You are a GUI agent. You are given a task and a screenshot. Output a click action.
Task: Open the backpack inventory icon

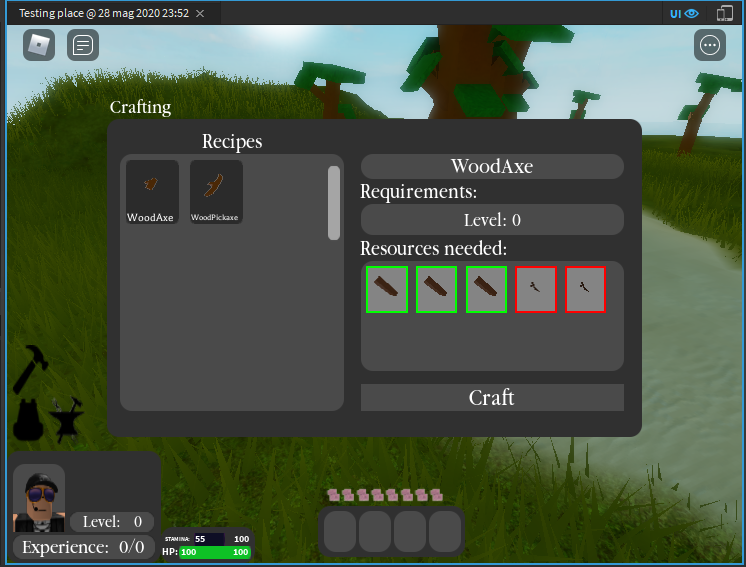pyautogui.click(x=28, y=420)
